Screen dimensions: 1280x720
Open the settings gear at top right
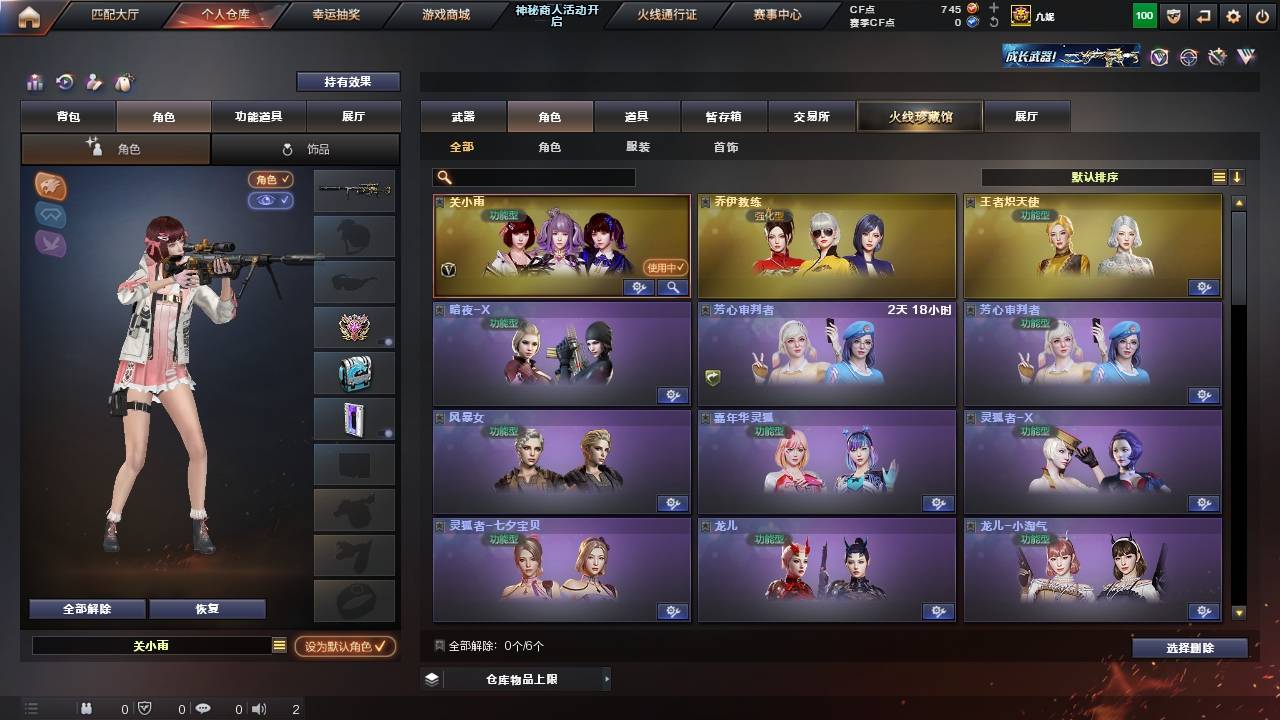1233,16
